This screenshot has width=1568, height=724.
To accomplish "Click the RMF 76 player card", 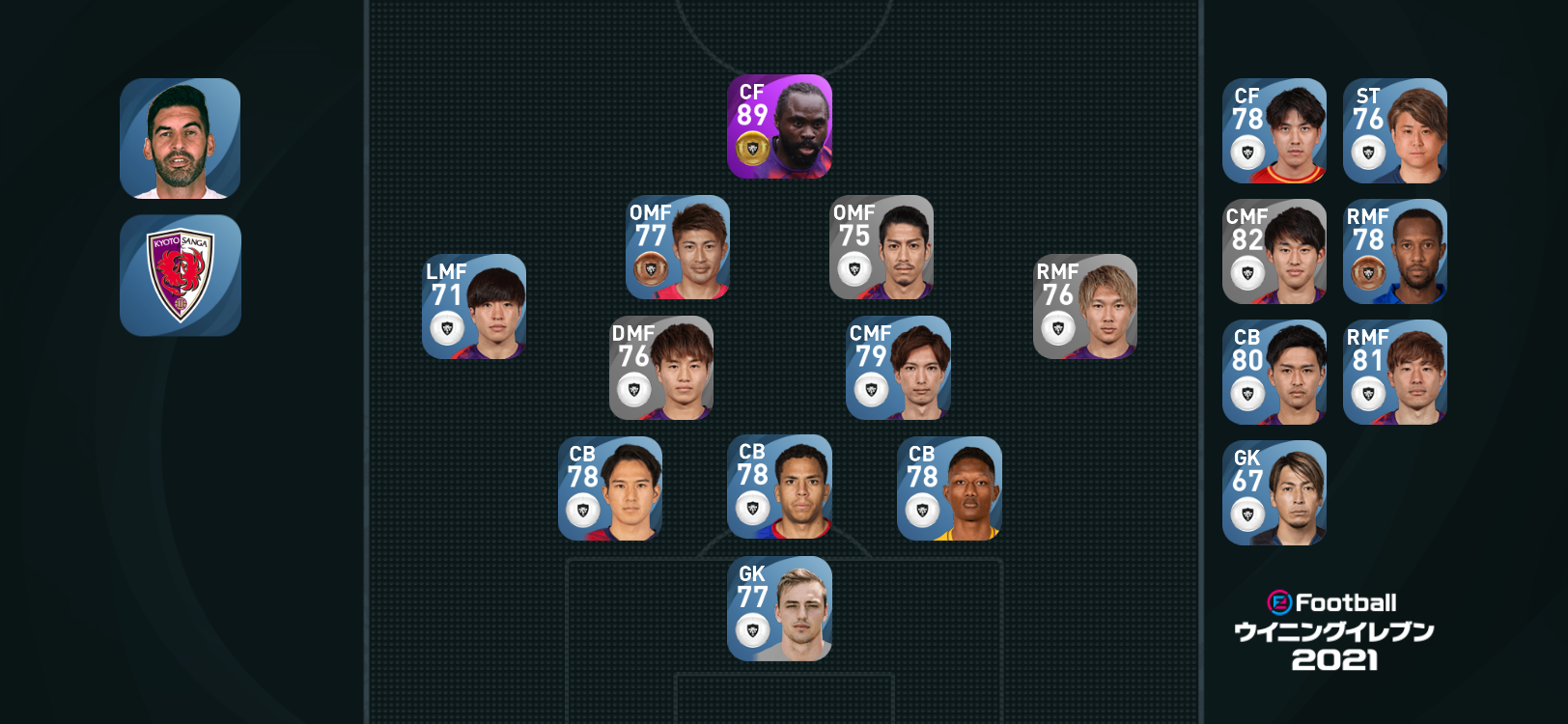I will pos(1085,306).
